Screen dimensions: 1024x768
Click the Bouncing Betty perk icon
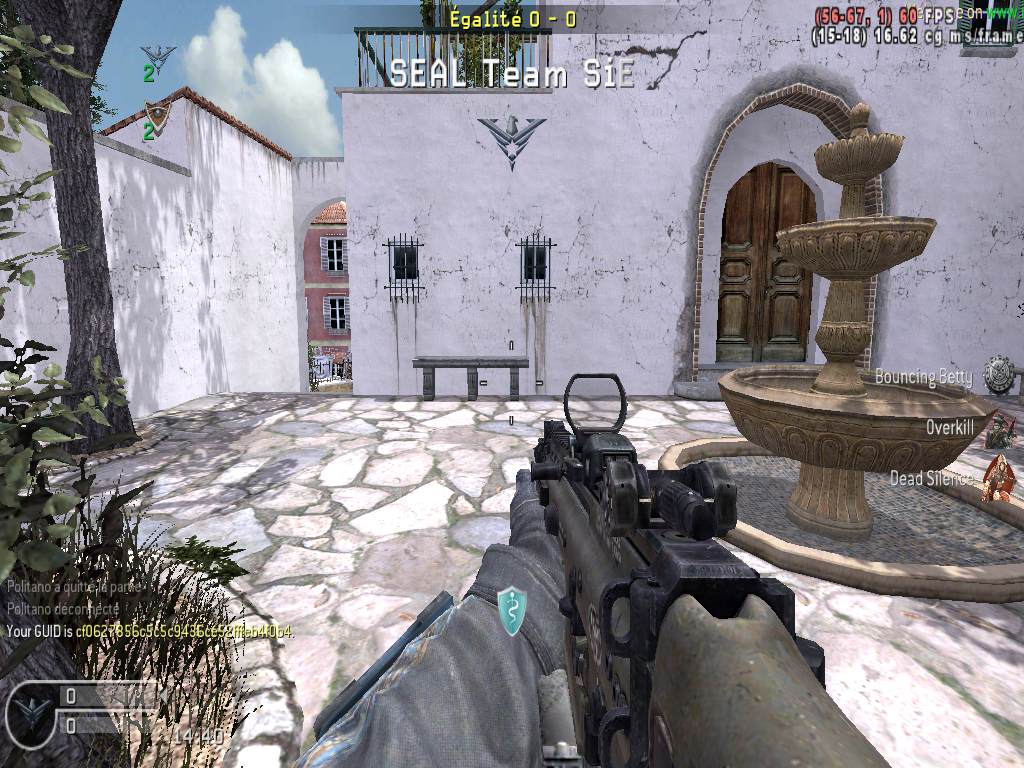coord(998,375)
